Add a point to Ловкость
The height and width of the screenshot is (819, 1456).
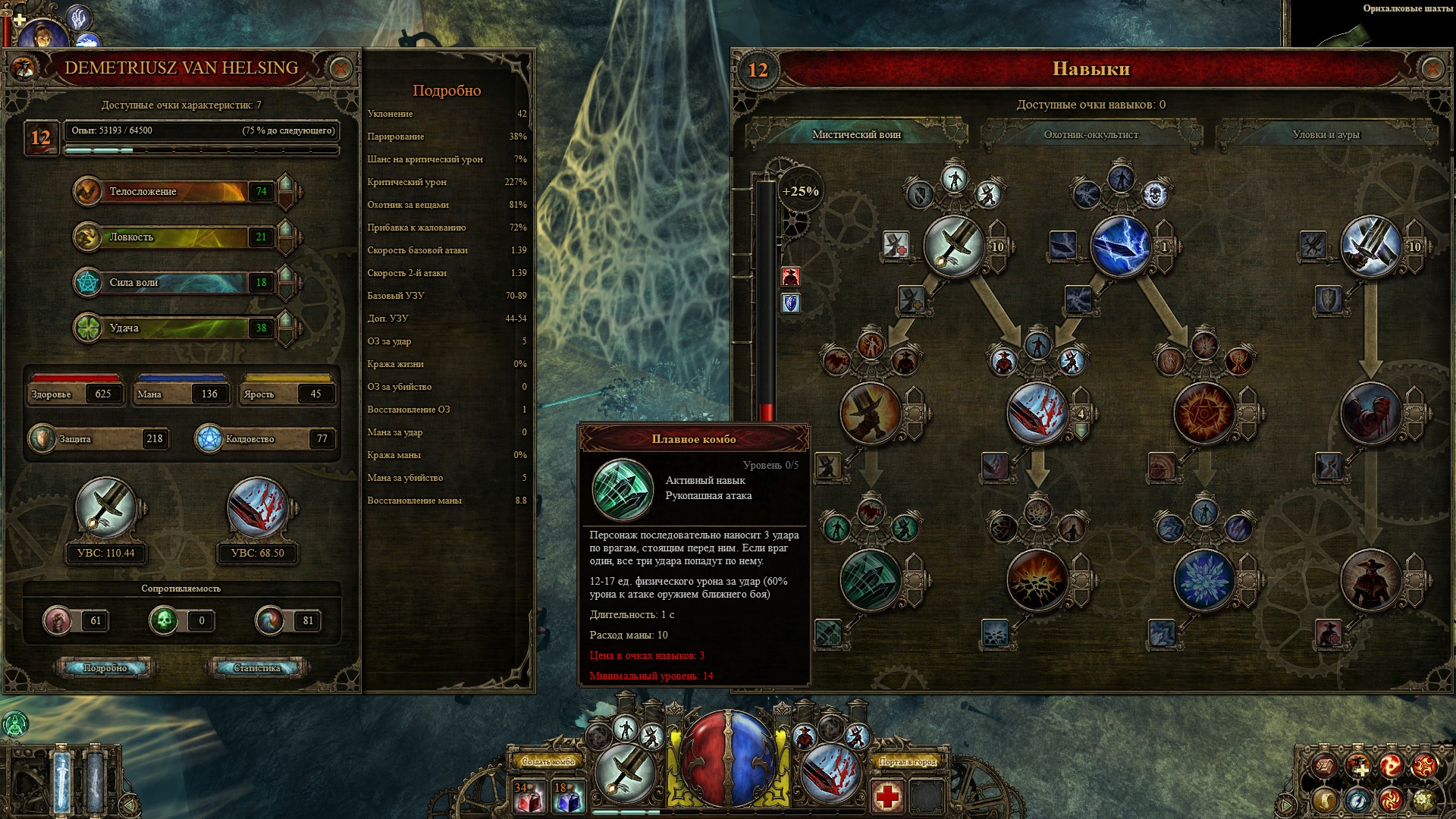click(x=286, y=230)
